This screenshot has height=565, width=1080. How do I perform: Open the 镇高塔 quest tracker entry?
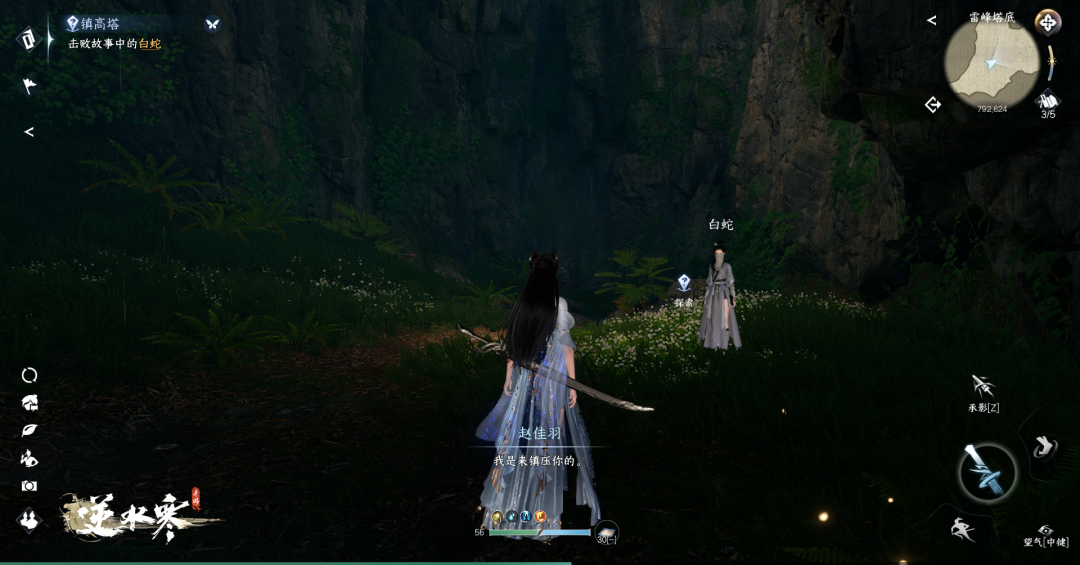(x=94, y=24)
